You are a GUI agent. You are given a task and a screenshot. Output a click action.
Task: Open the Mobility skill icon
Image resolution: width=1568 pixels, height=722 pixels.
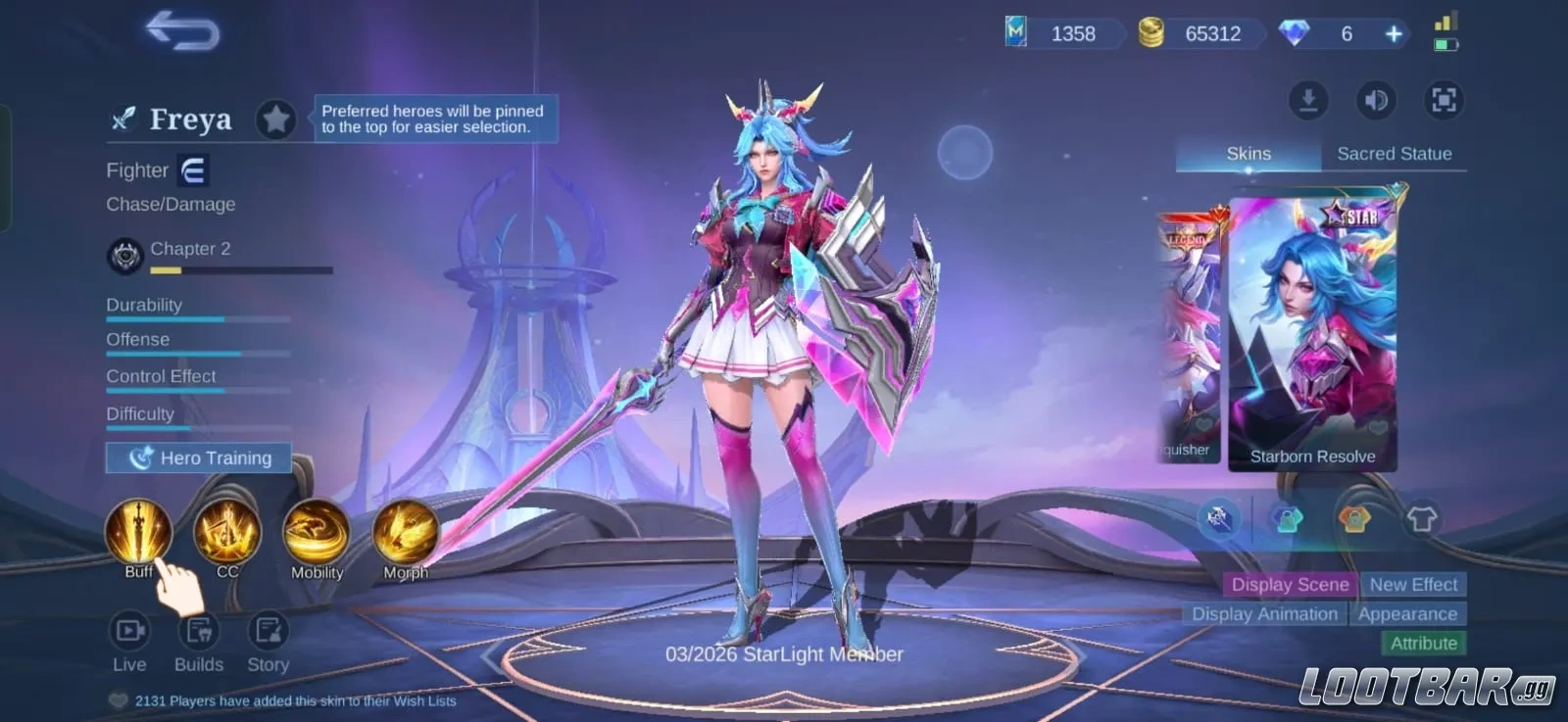point(316,533)
